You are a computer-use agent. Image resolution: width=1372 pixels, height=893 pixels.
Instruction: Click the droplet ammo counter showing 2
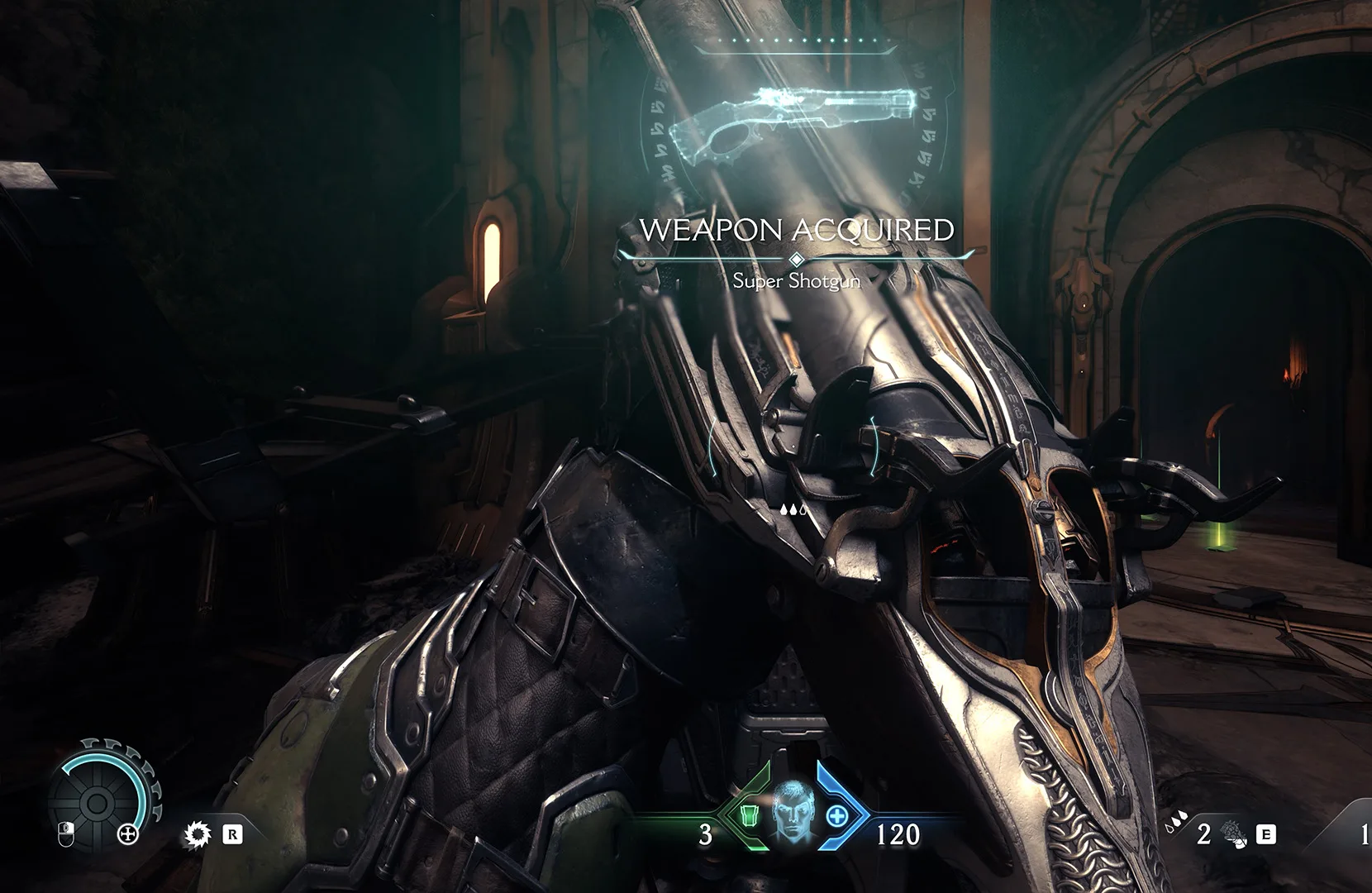click(x=1204, y=833)
